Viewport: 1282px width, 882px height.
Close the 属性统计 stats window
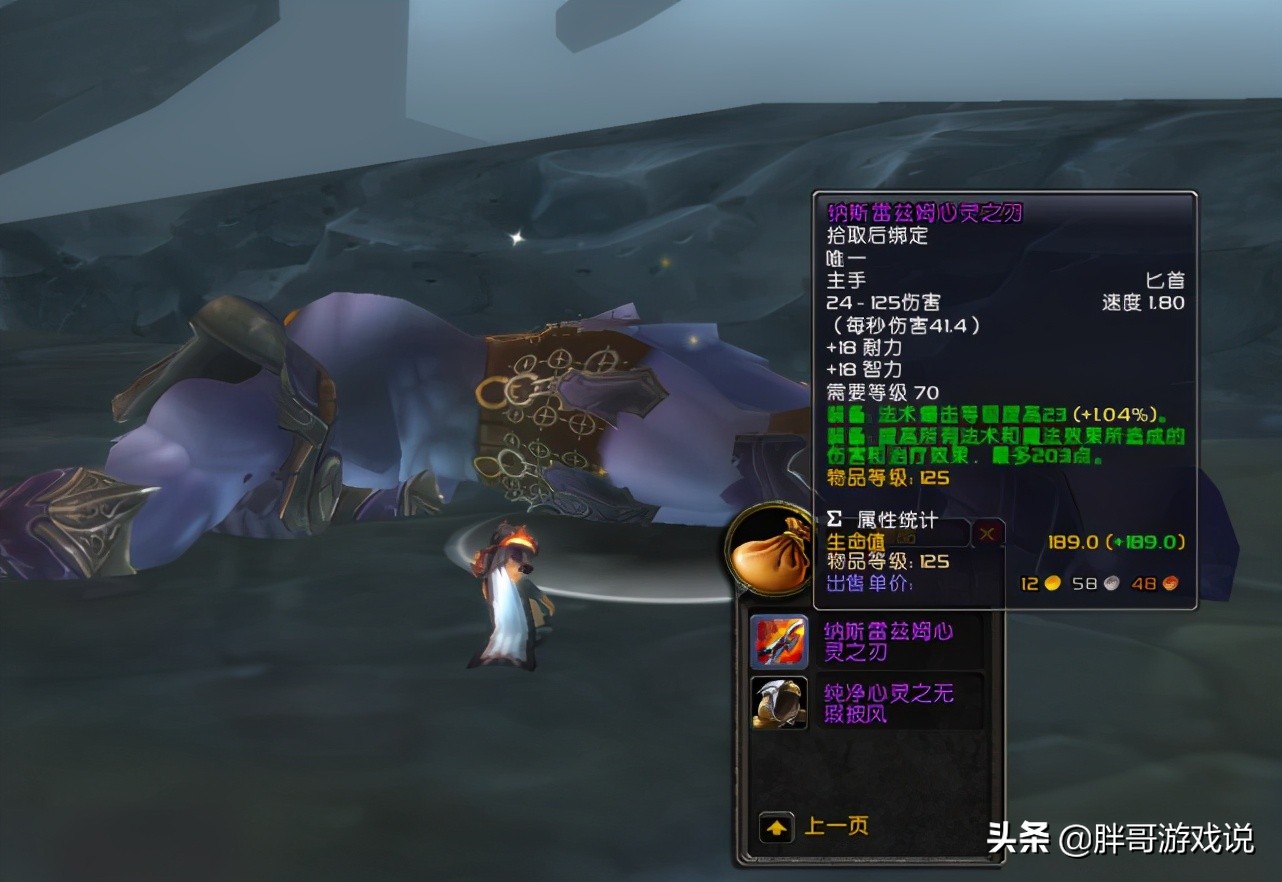pos(987,533)
